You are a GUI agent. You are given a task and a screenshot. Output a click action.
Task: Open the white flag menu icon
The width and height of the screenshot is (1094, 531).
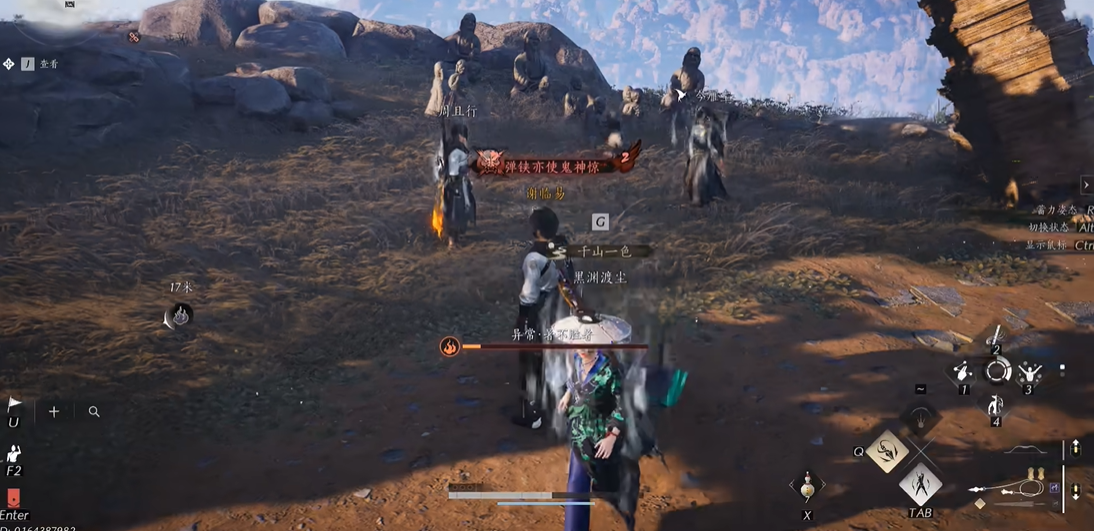tap(14, 404)
